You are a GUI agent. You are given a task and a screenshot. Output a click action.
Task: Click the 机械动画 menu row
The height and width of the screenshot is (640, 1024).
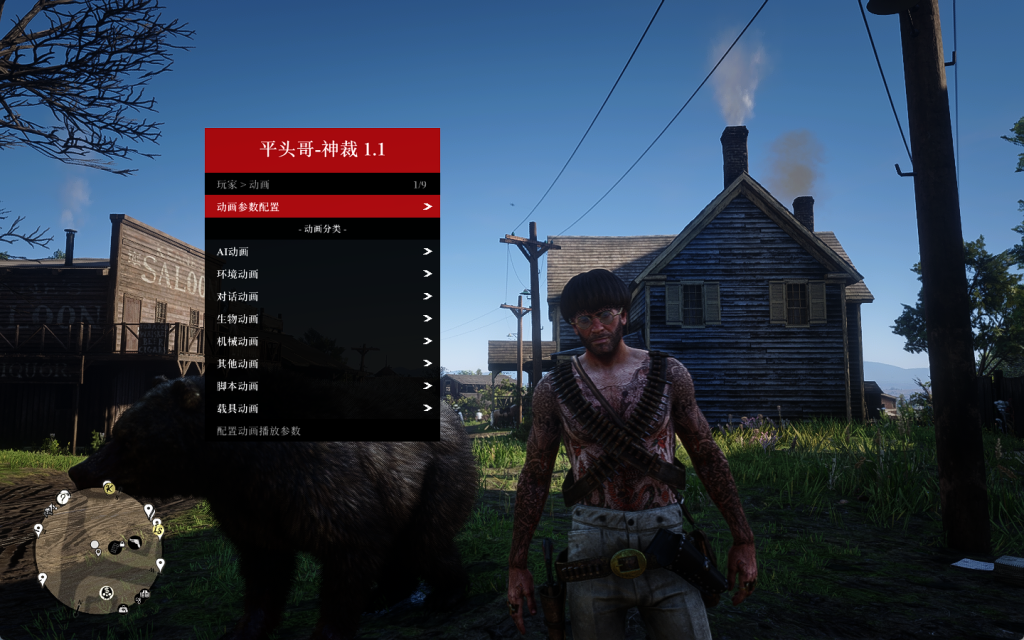point(322,341)
